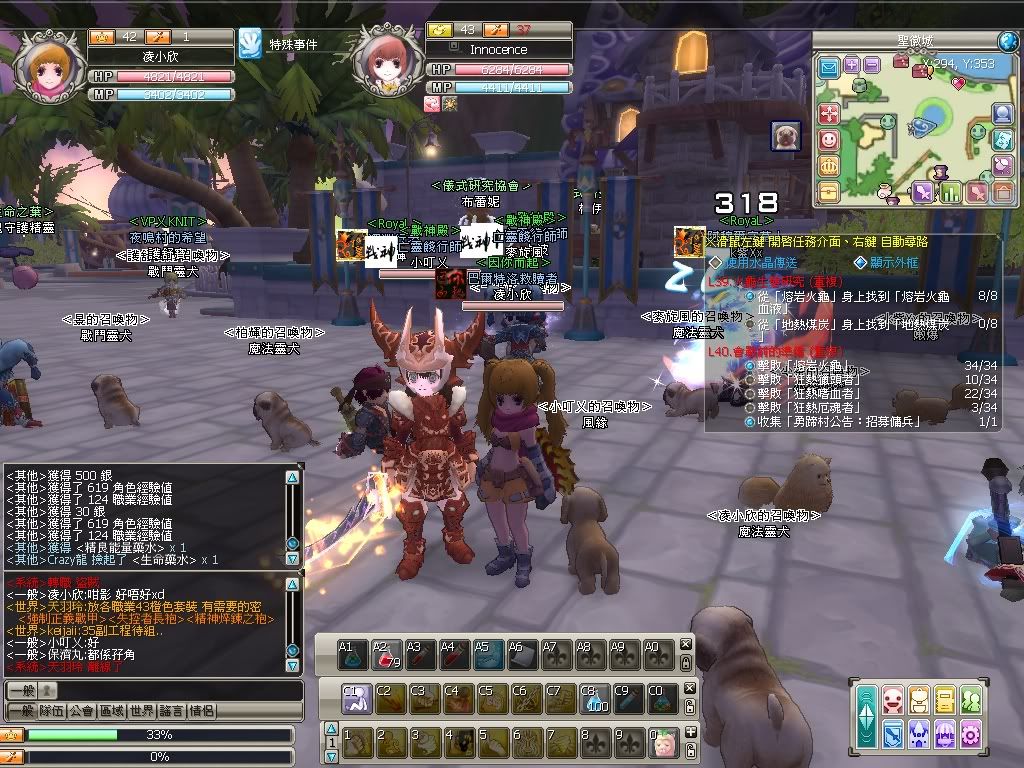
Task: Click the globe icon above the minimap
Action: (x=1007, y=41)
